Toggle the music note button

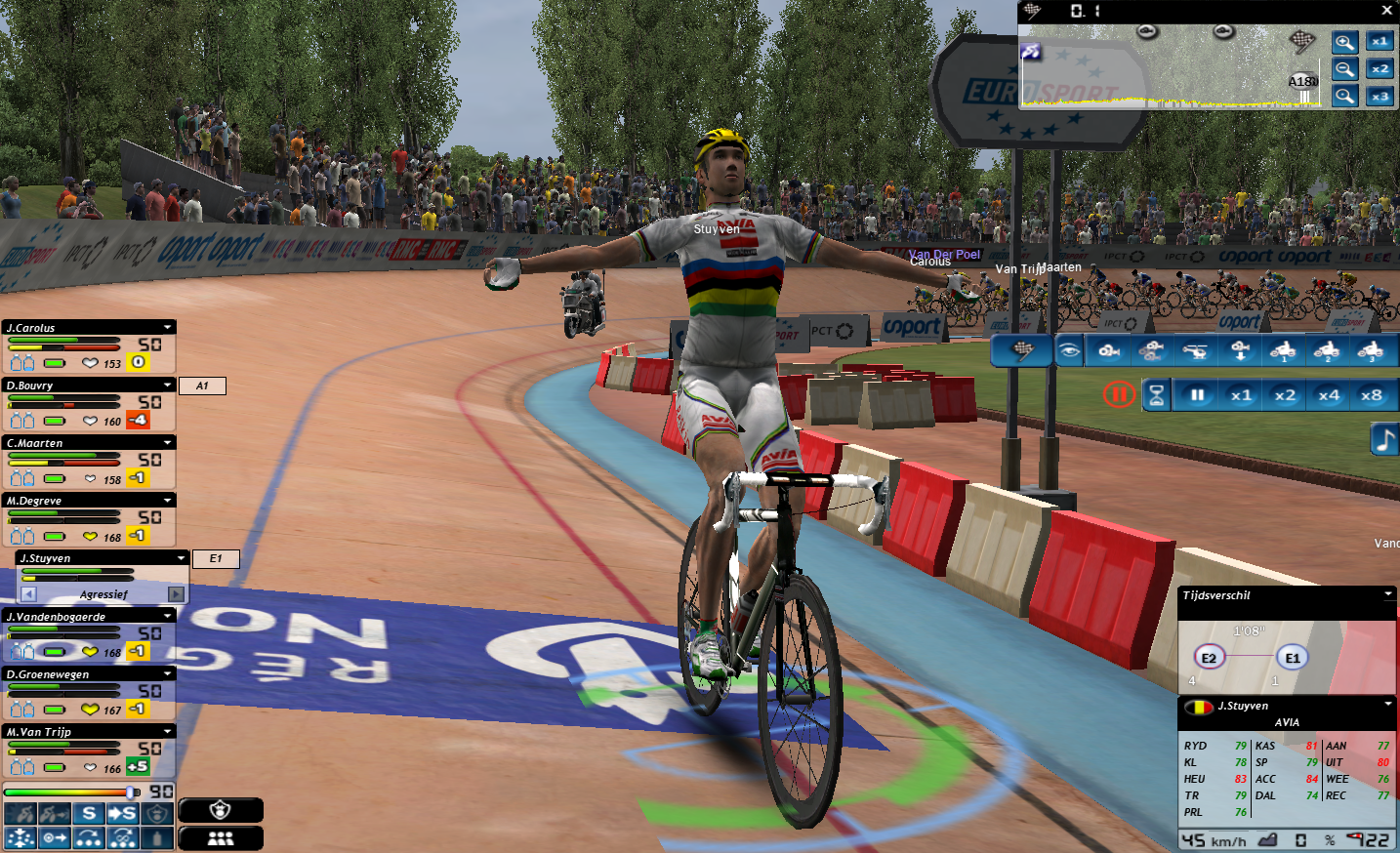[x=1384, y=439]
